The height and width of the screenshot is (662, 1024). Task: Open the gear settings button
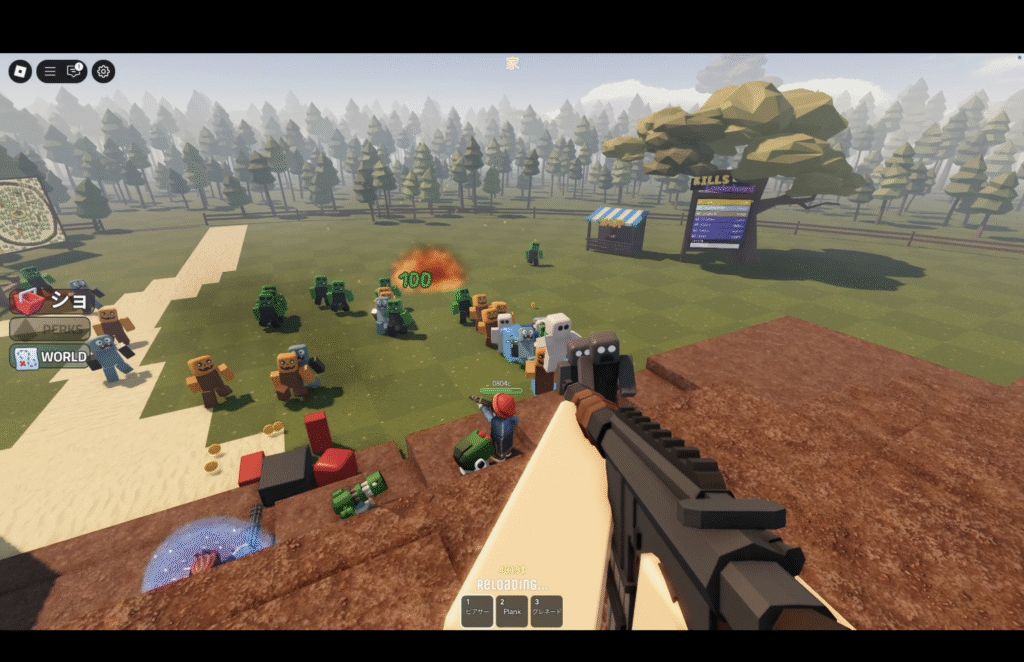(x=103, y=71)
